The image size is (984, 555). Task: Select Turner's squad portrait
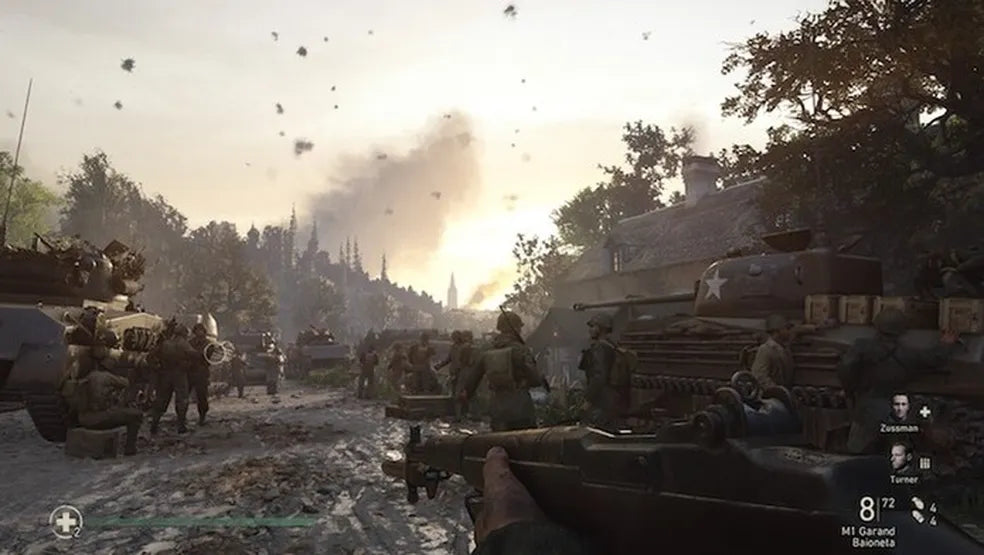click(899, 458)
